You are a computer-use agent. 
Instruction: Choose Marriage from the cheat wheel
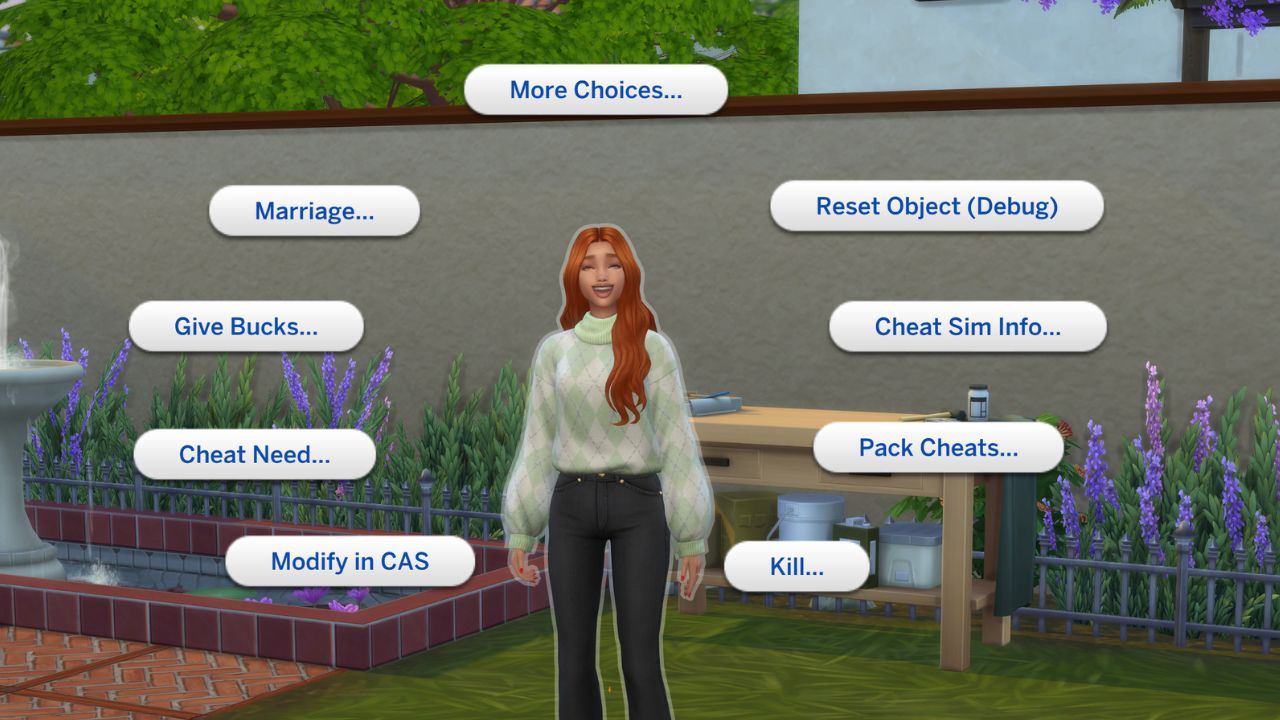(x=314, y=211)
